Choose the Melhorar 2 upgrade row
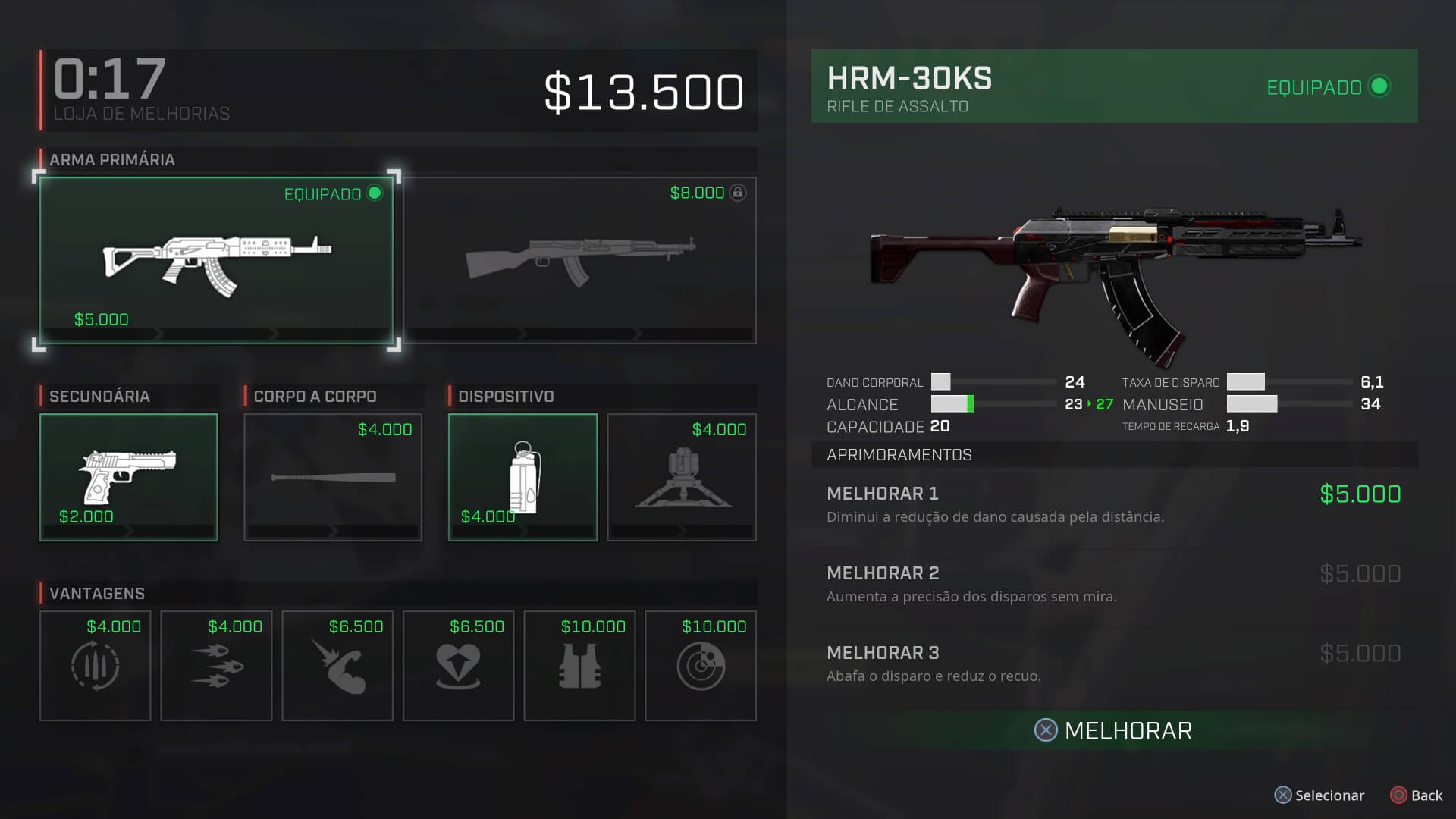Image resolution: width=1456 pixels, height=819 pixels. (1113, 584)
